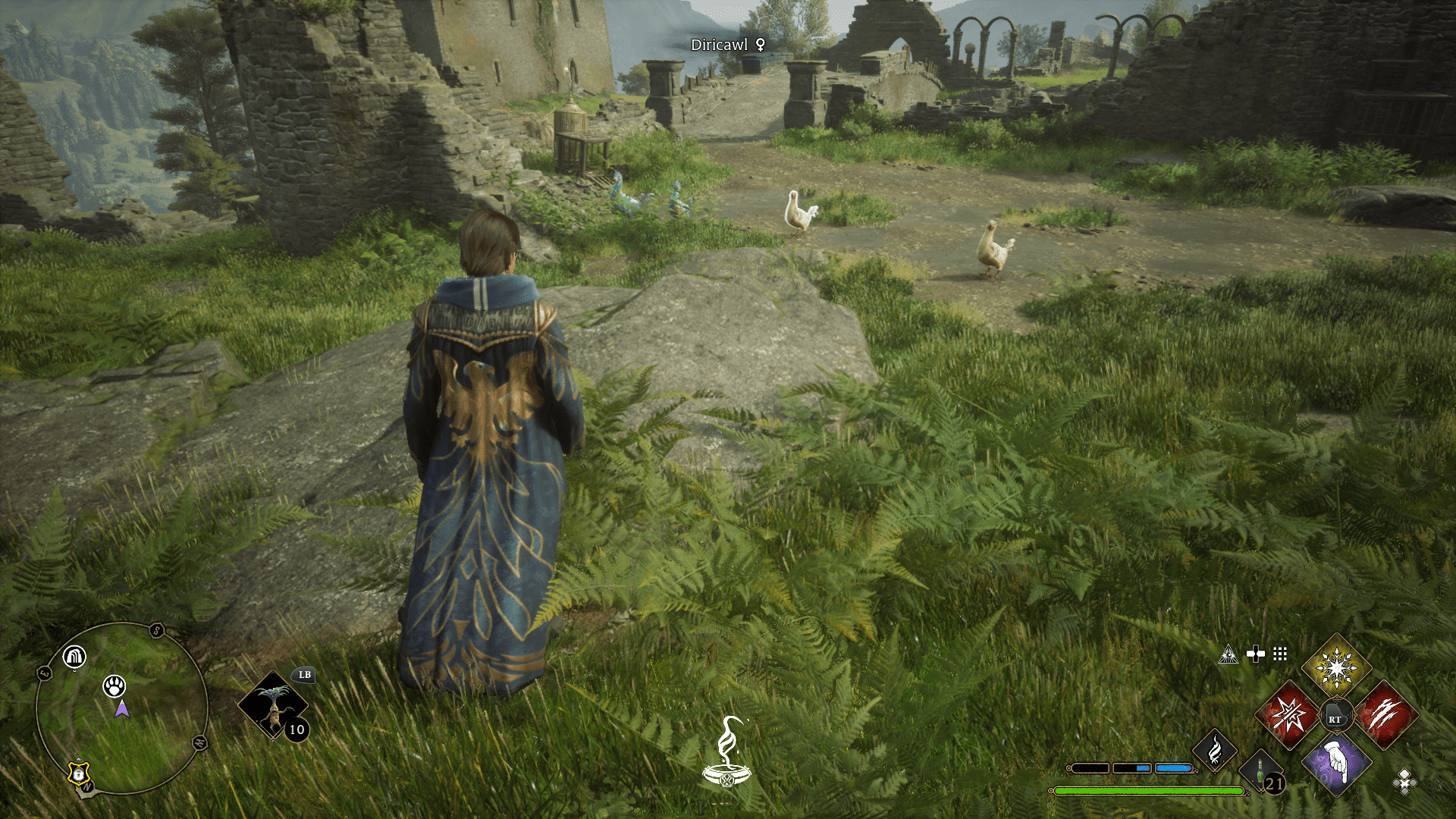Select the purple Wingardium Leviosa hand spell
The width and height of the screenshot is (1456, 819).
(1335, 761)
